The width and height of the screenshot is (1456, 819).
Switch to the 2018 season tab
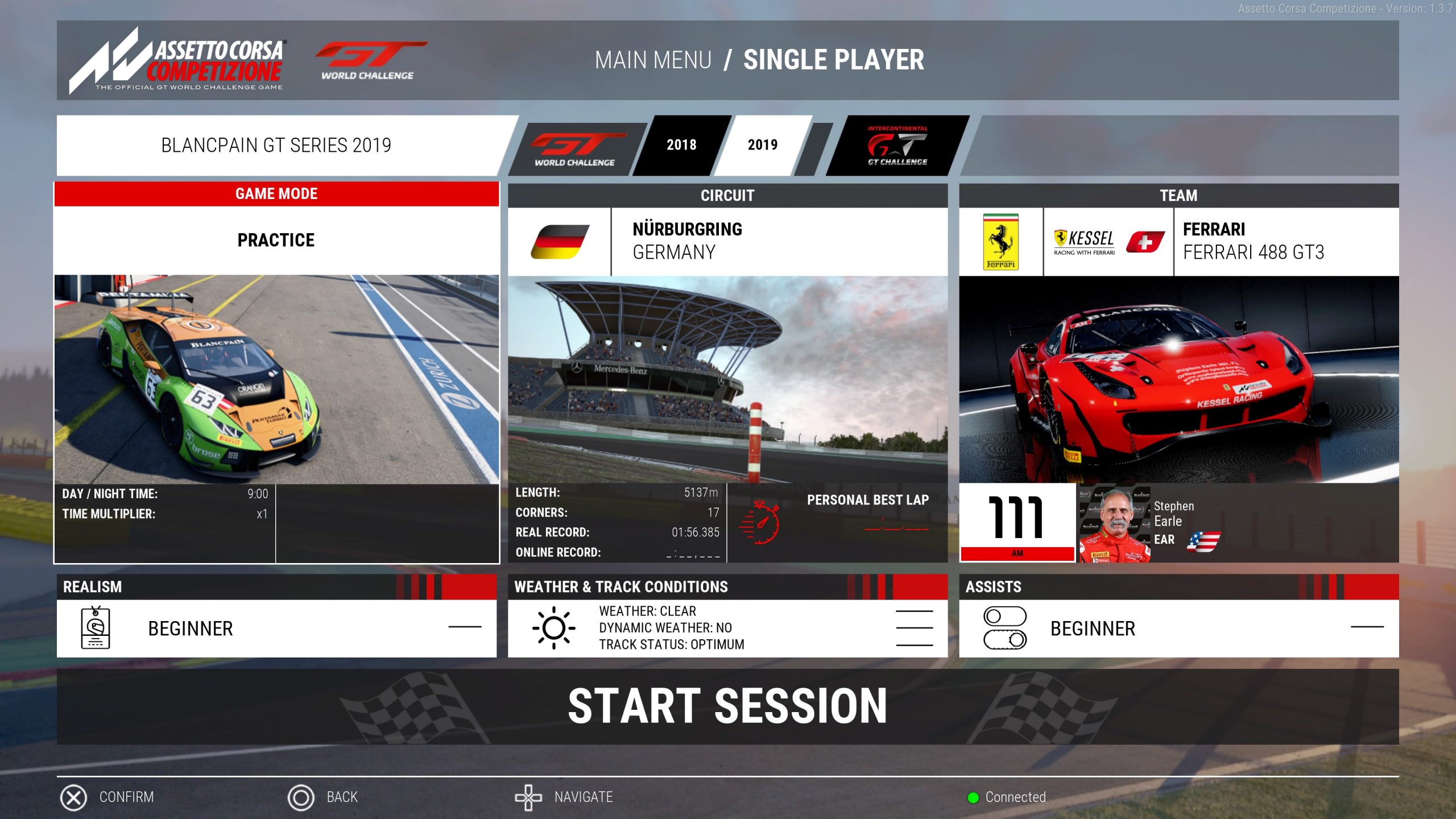click(681, 146)
